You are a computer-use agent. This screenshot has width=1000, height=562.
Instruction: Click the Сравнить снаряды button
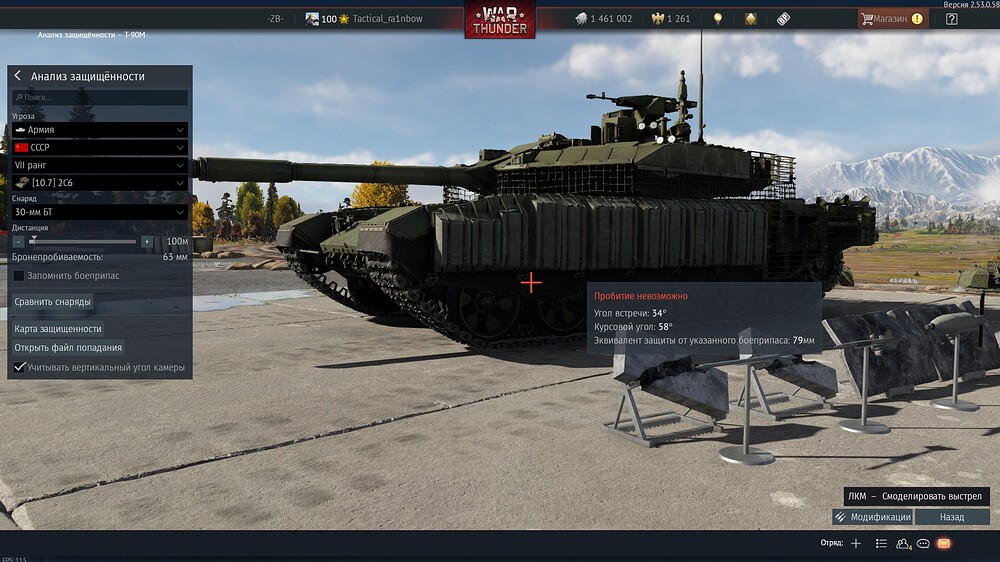click(53, 301)
